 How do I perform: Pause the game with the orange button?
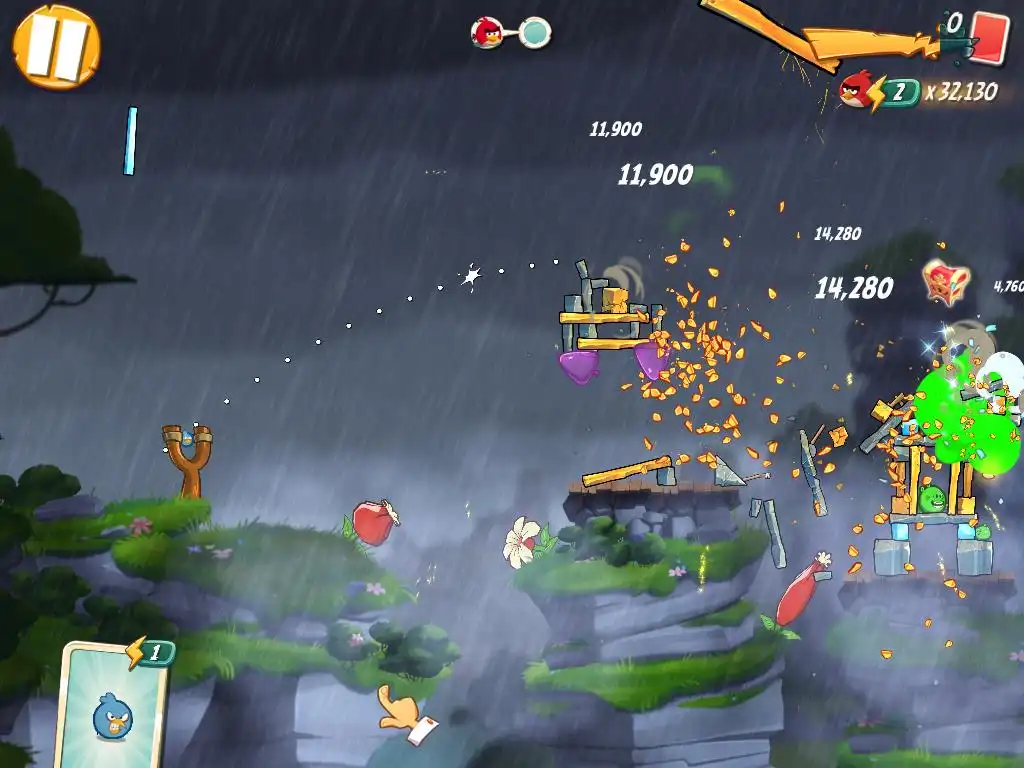pyautogui.click(x=57, y=46)
